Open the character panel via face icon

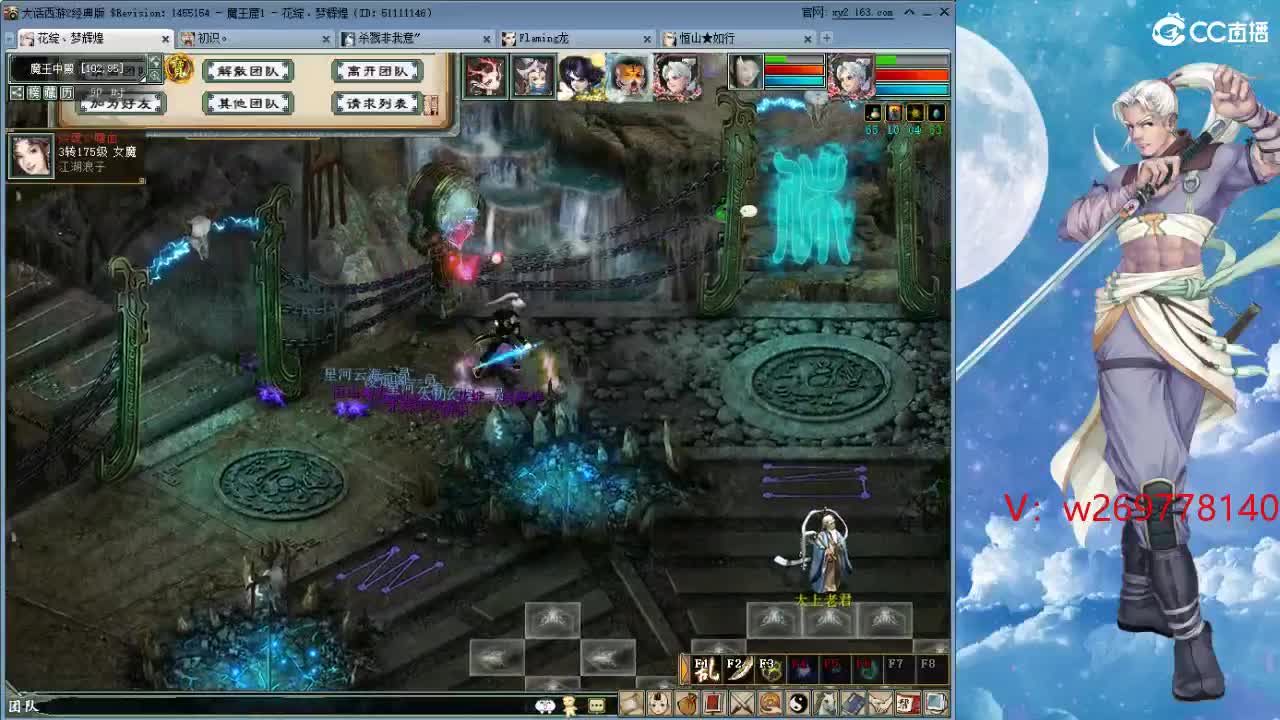tap(658, 702)
